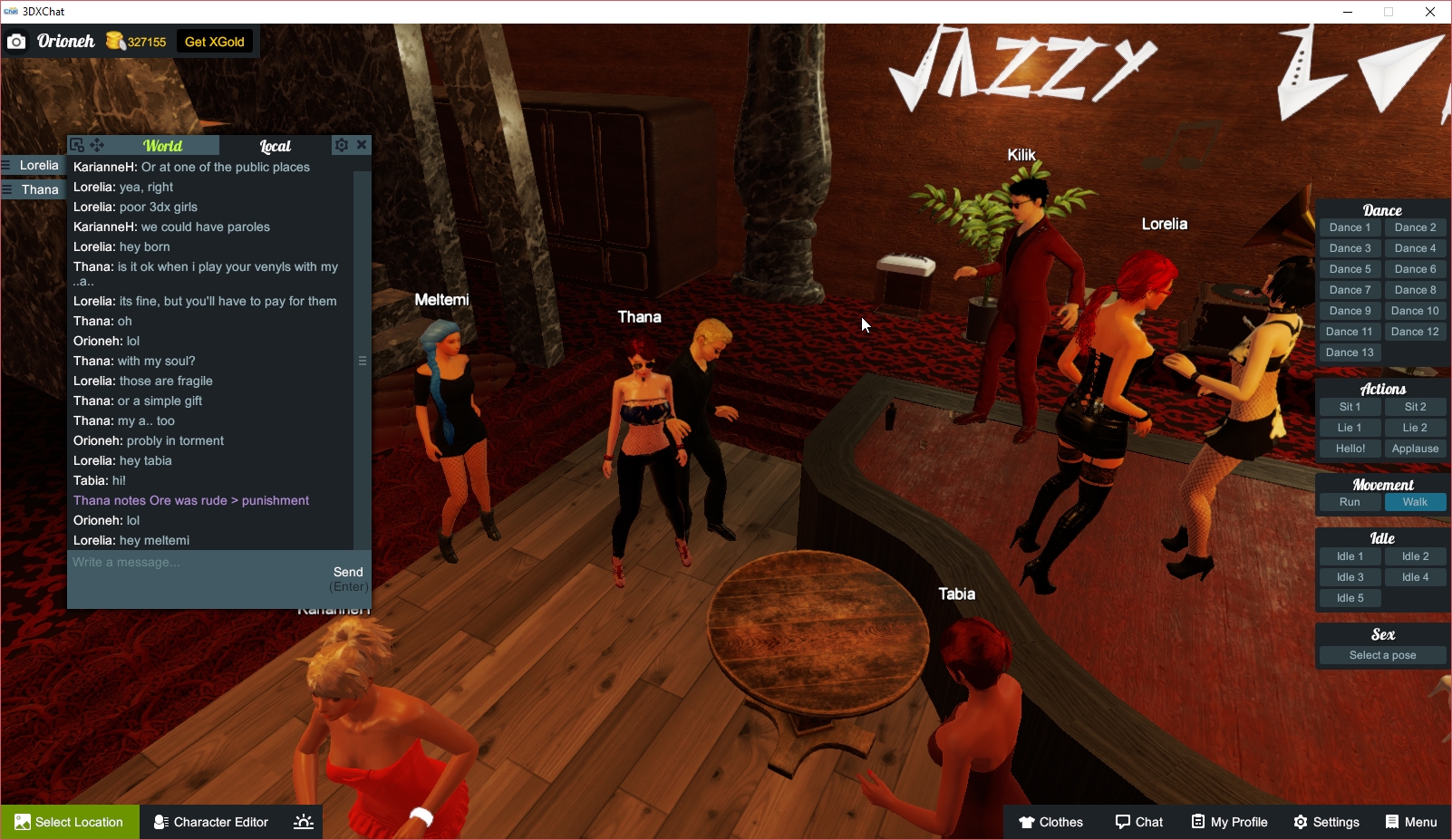Open My Profile
This screenshot has height=840, width=1452.
click(1229, 822)
